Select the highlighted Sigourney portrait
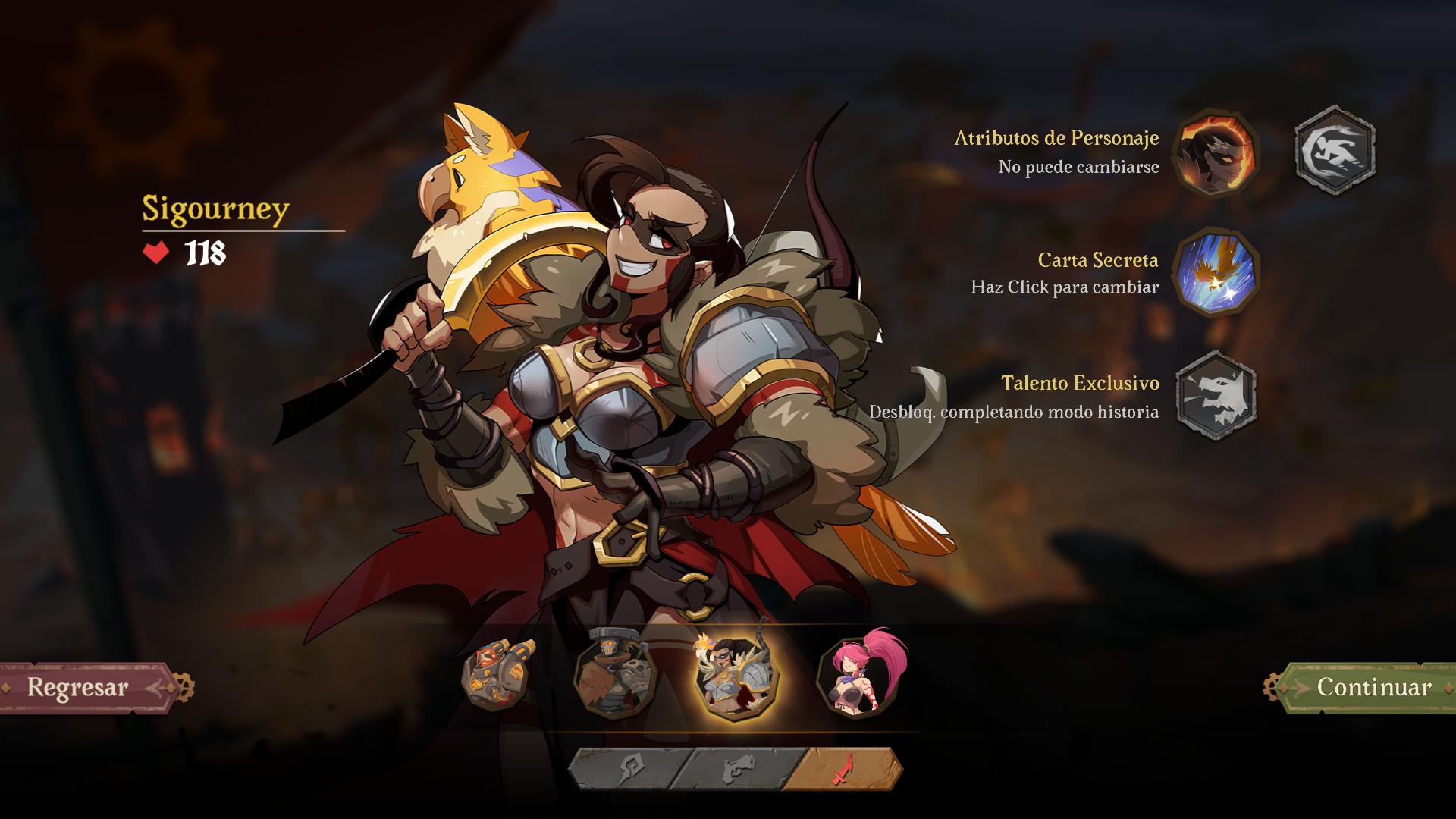Image resolution: width=1456 pixels, height=819 pixels. (x=736, y=675)
